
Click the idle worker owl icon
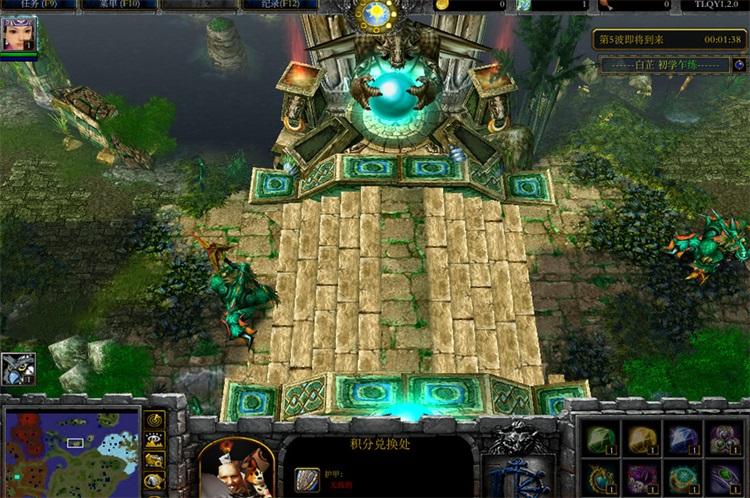click(17, 368)
